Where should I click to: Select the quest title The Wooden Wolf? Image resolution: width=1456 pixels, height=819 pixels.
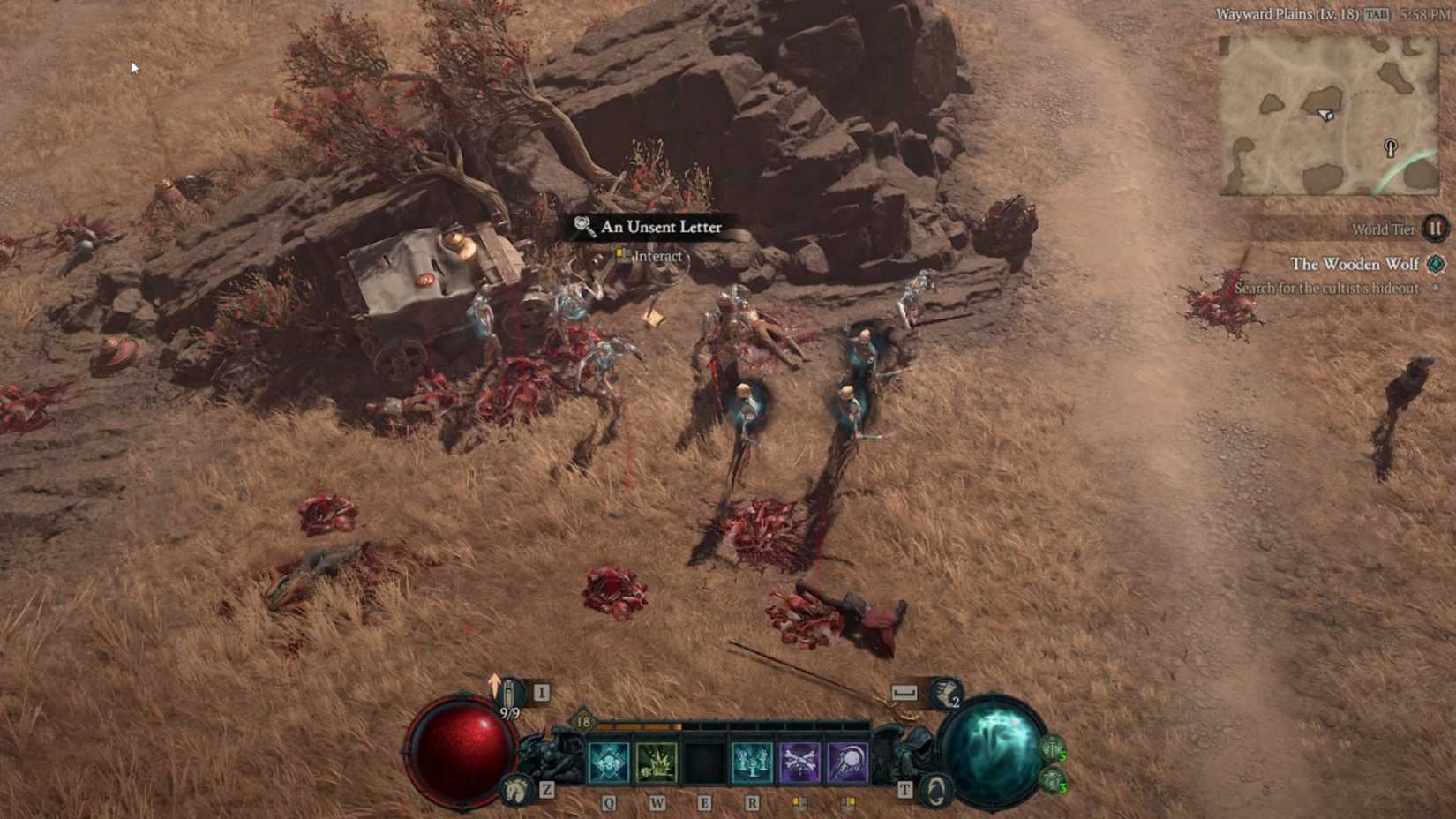[x=1354, y=264]
